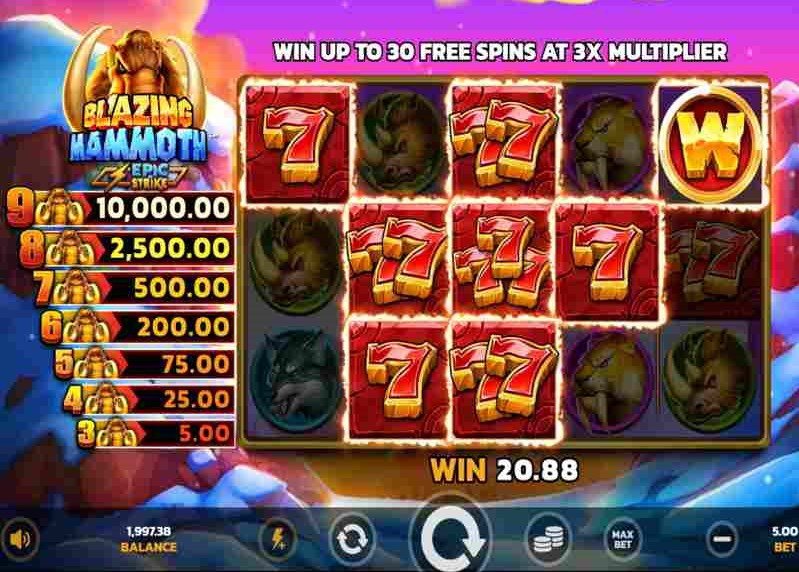Viewport: 799px width, 572px height.
Task: Decrease the bet with the minus button
Action: tap(721, 540)
